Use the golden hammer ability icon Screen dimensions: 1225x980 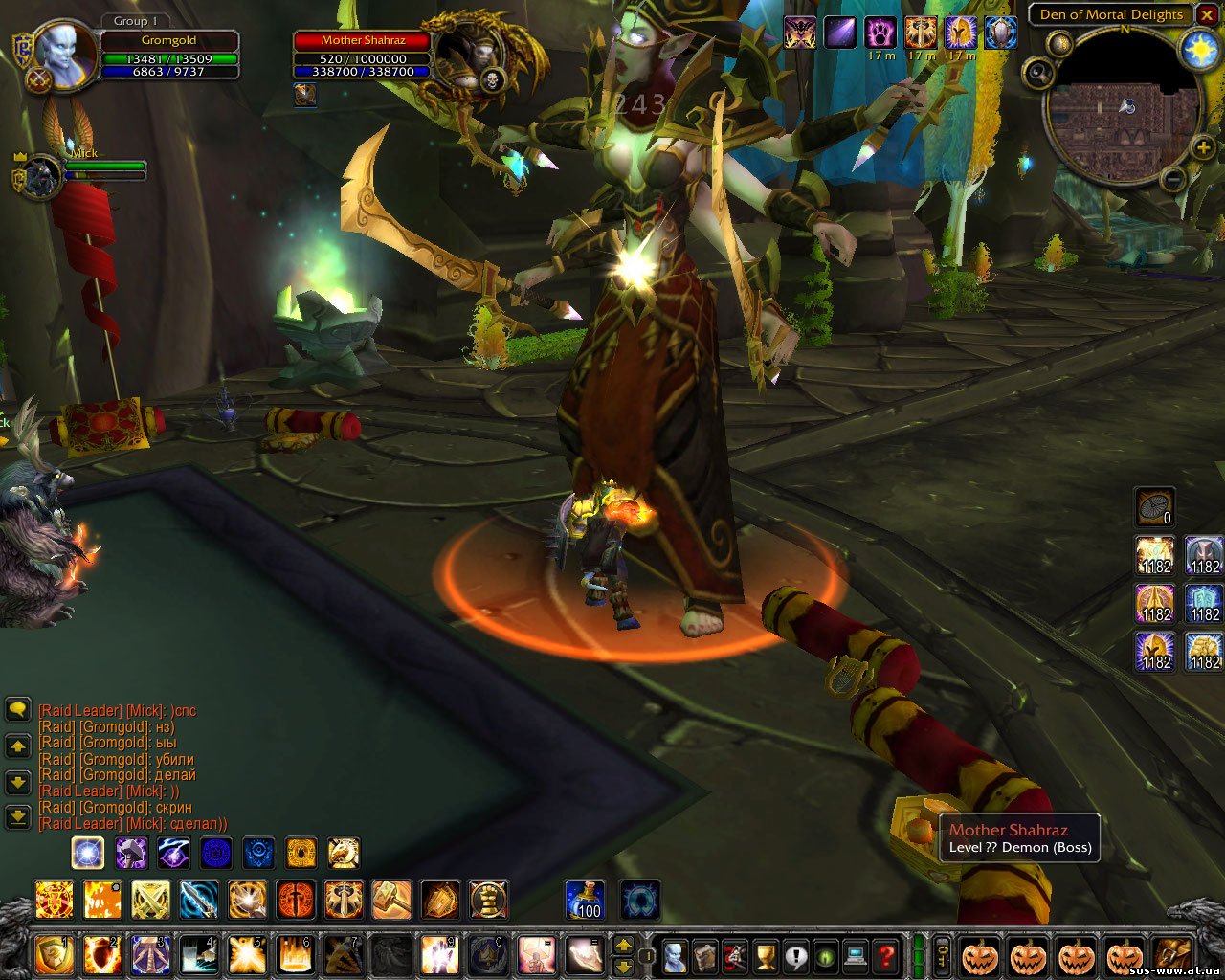coord(391,900)
